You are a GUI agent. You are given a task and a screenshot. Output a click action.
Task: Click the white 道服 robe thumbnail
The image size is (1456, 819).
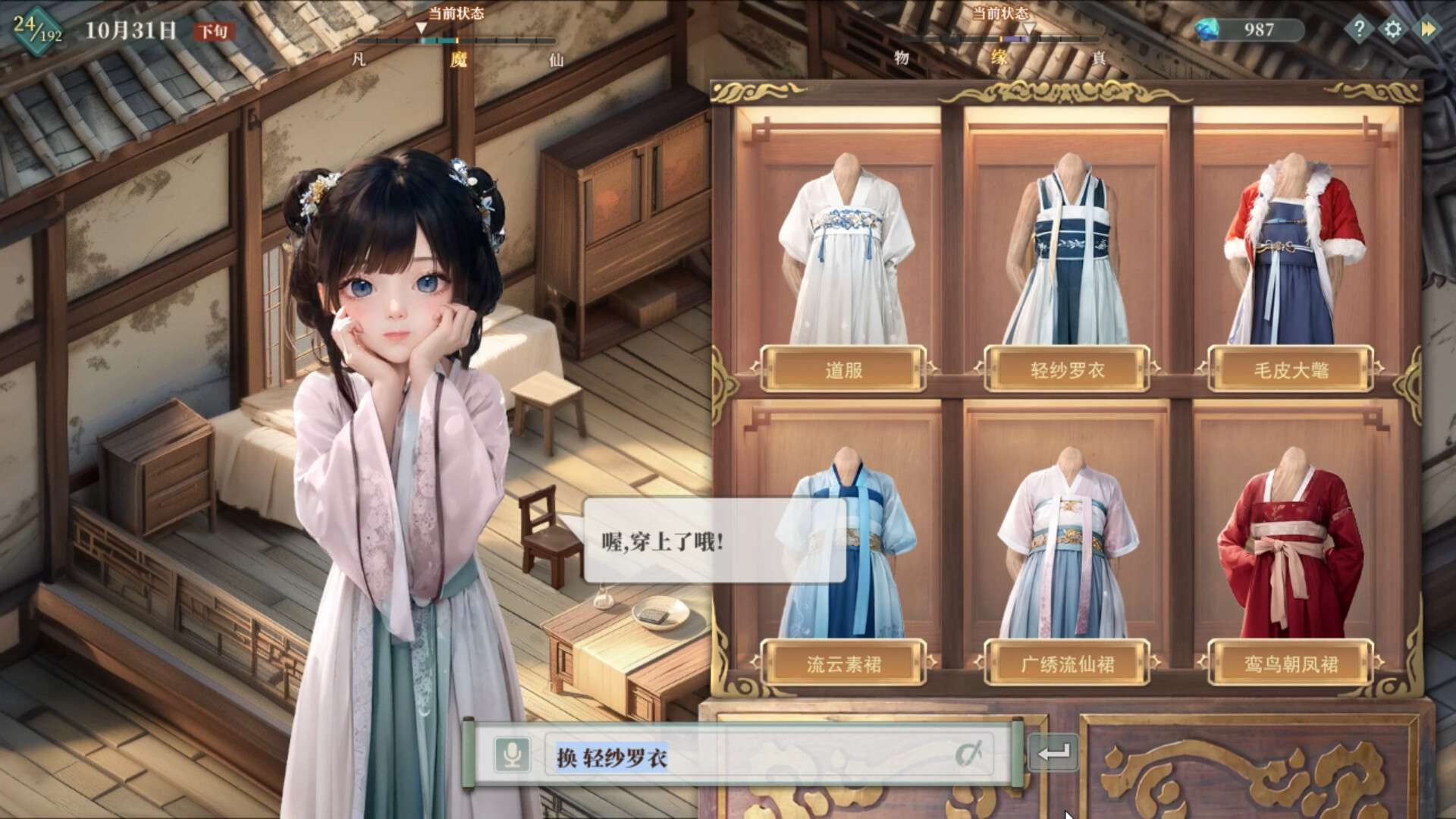pyautogui.click(x=843, y=250)
